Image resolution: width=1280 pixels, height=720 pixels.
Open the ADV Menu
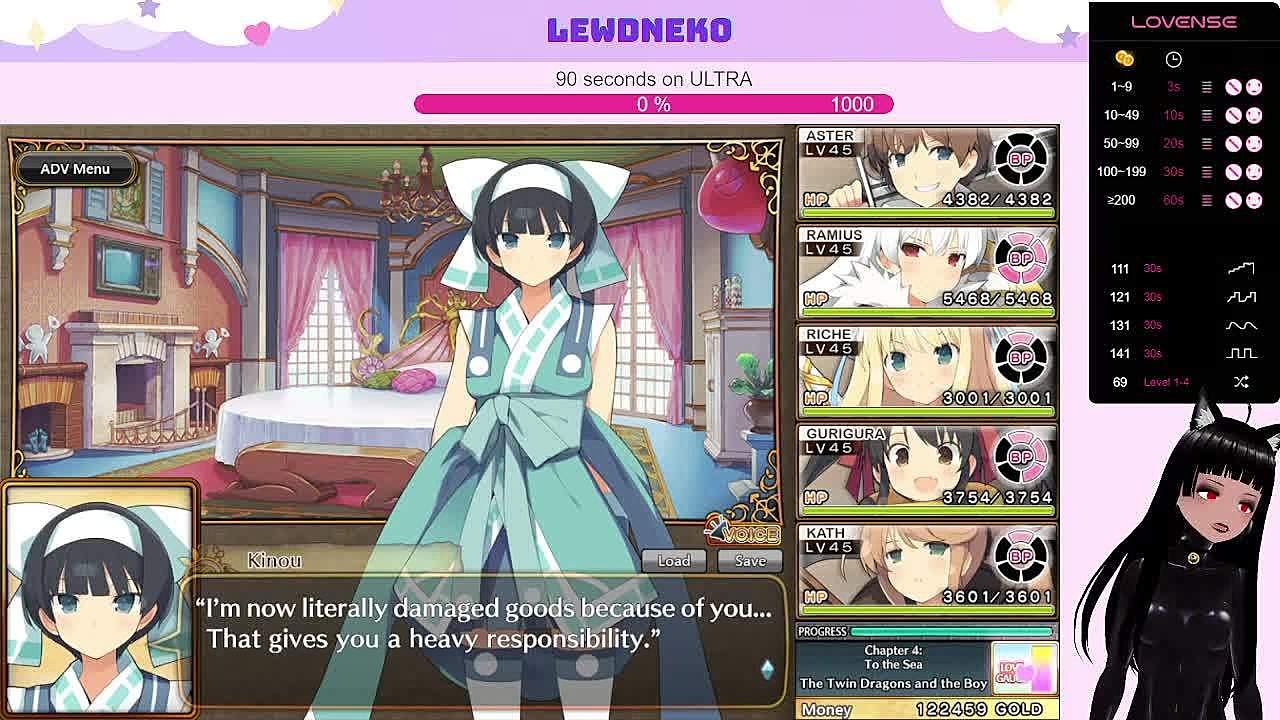coord(75,169)
